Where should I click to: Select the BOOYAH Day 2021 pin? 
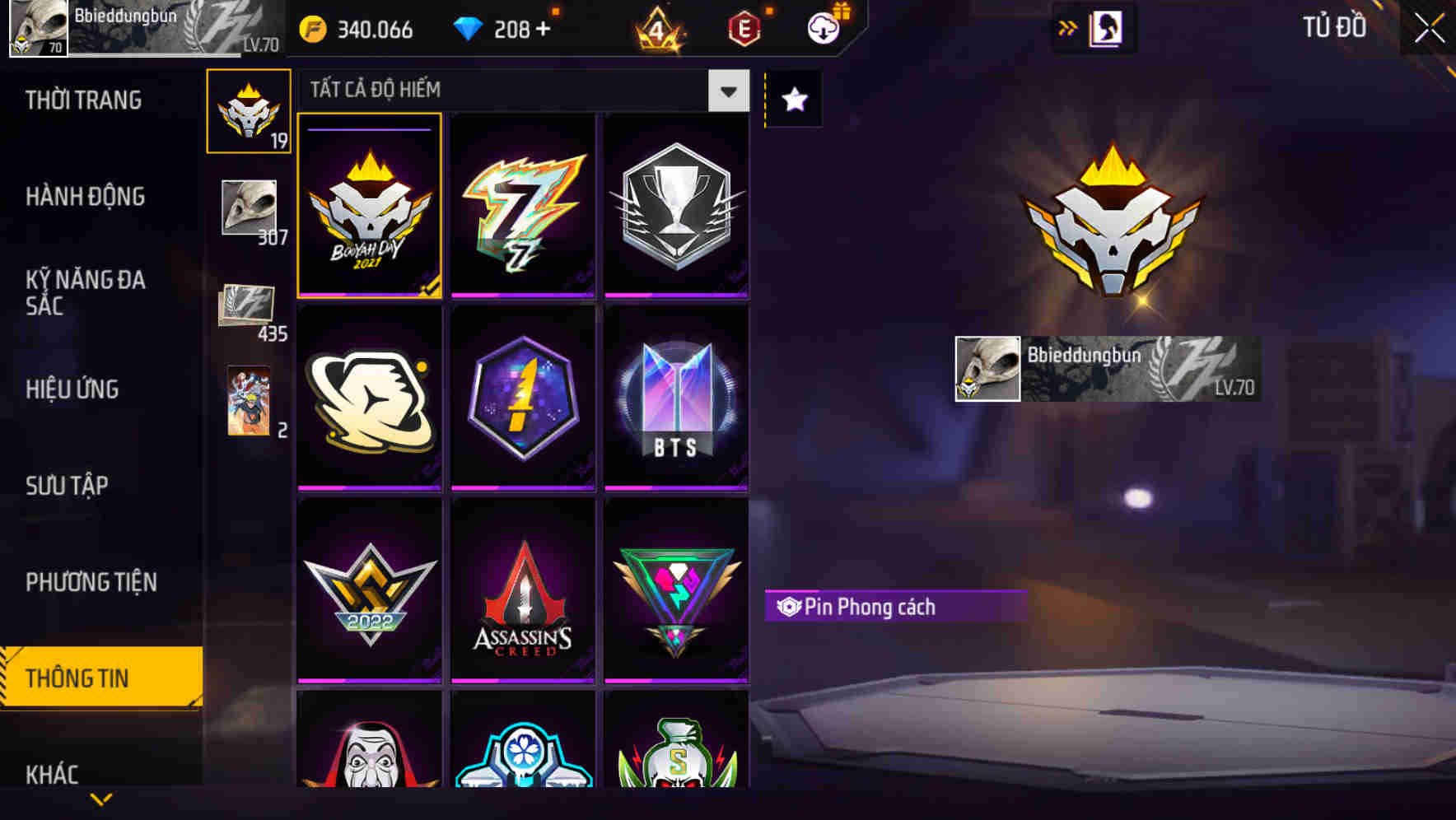369,206
